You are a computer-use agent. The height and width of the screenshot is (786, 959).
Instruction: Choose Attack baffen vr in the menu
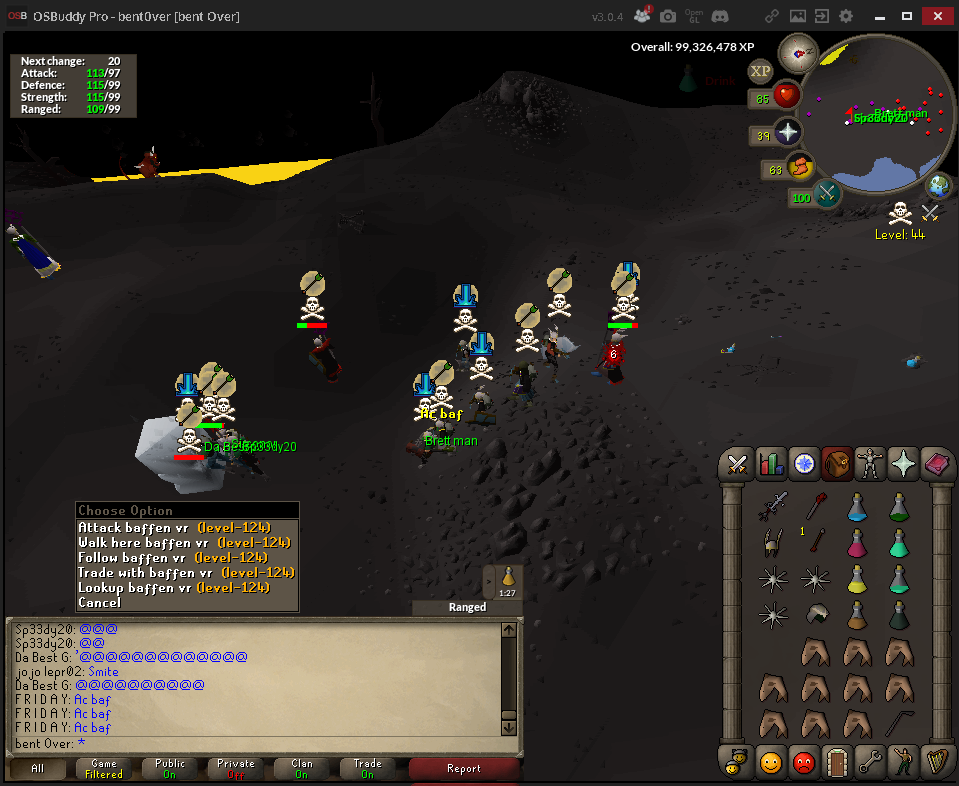click(187, 527)
